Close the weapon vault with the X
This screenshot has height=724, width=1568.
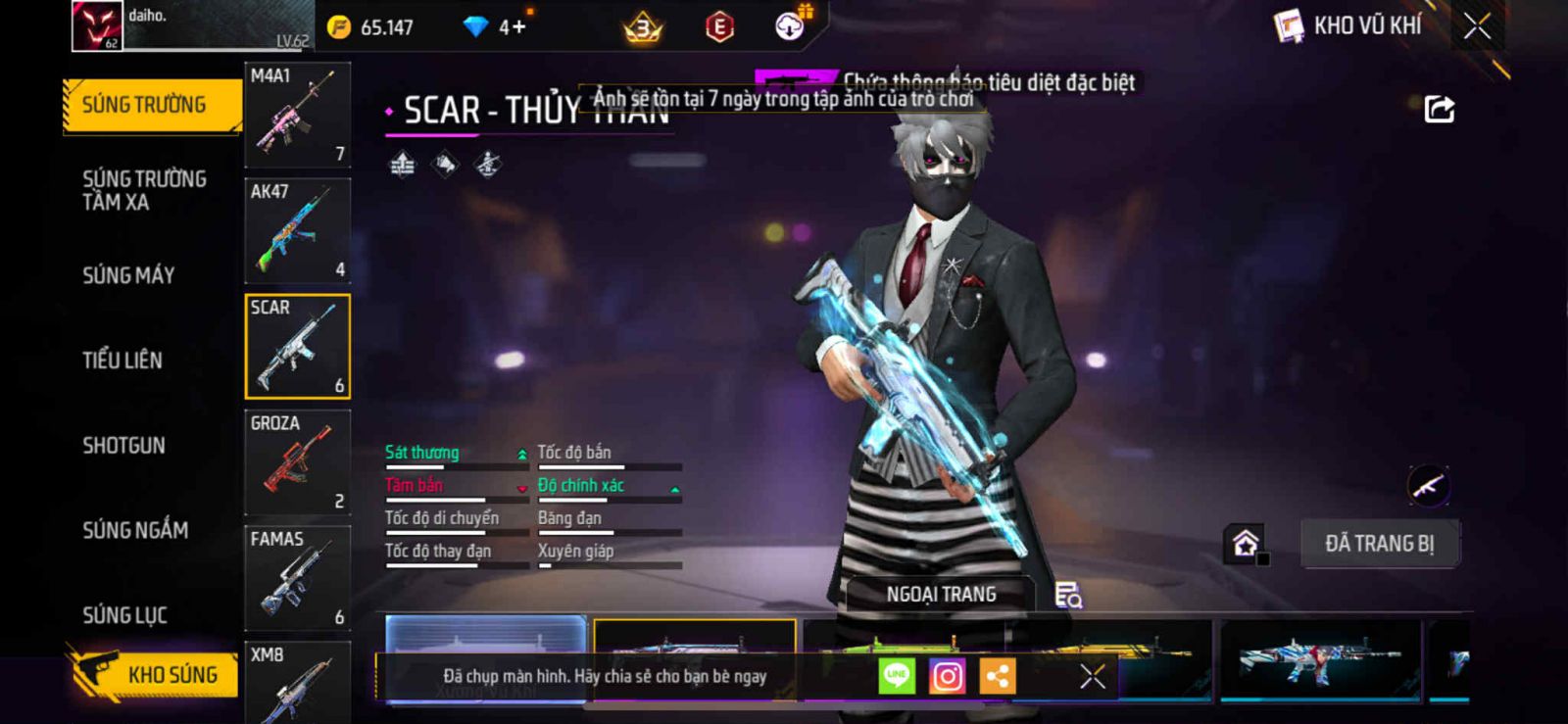(1477, 26)
